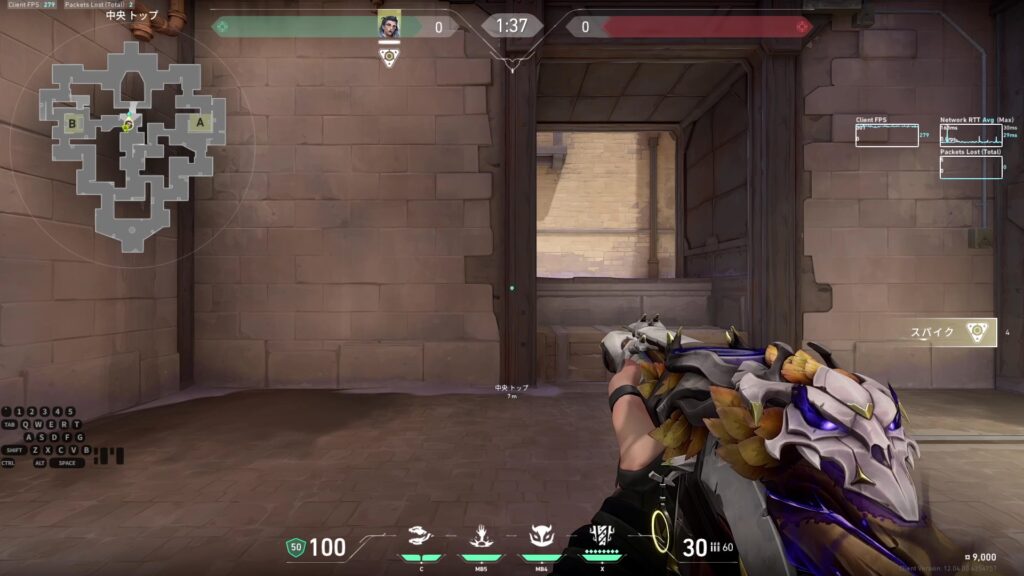Image resolution: width=1024 pixels, height=576 pixels.
Task: Click the minimap in the corner
Action: (130, 145)
